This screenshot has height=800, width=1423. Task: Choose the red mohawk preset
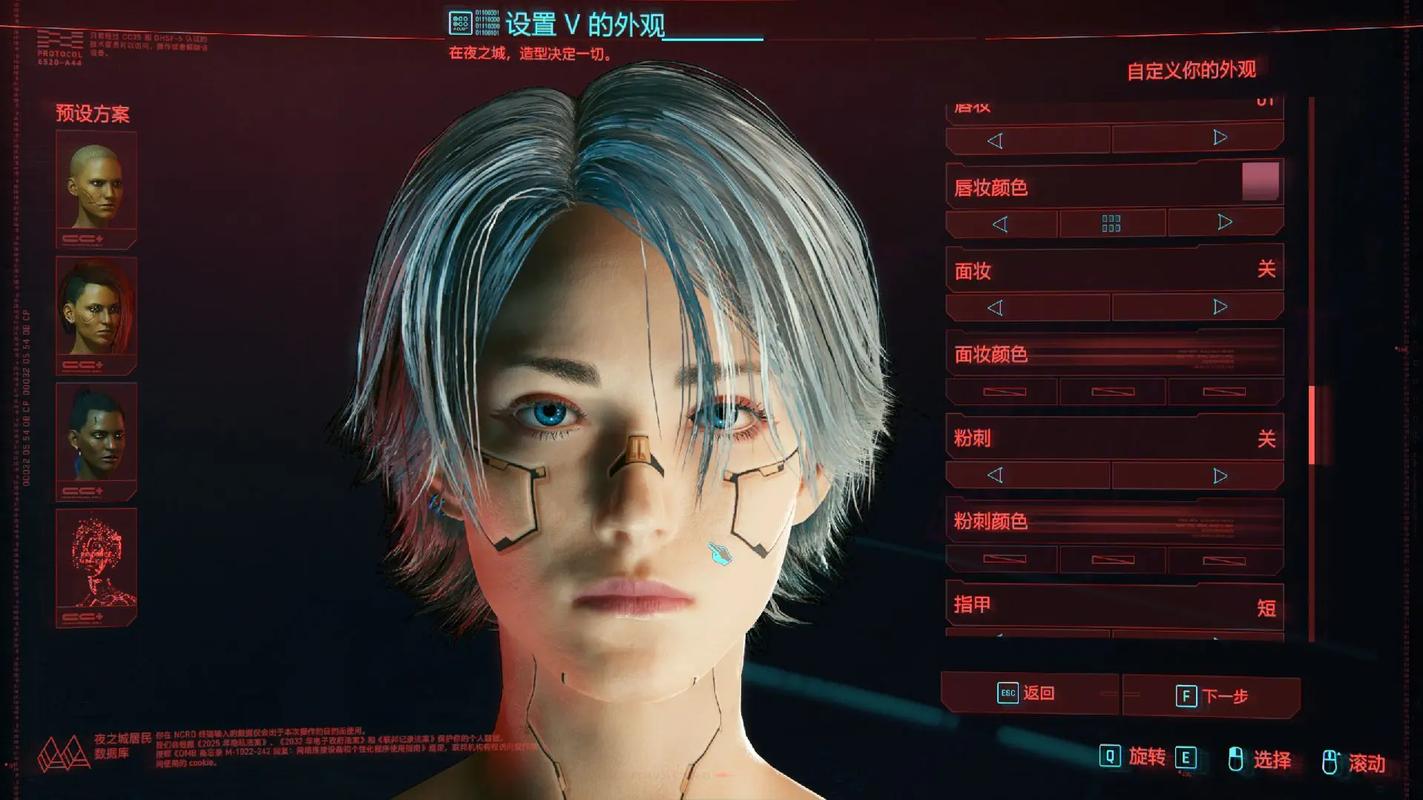coord(96,313)
